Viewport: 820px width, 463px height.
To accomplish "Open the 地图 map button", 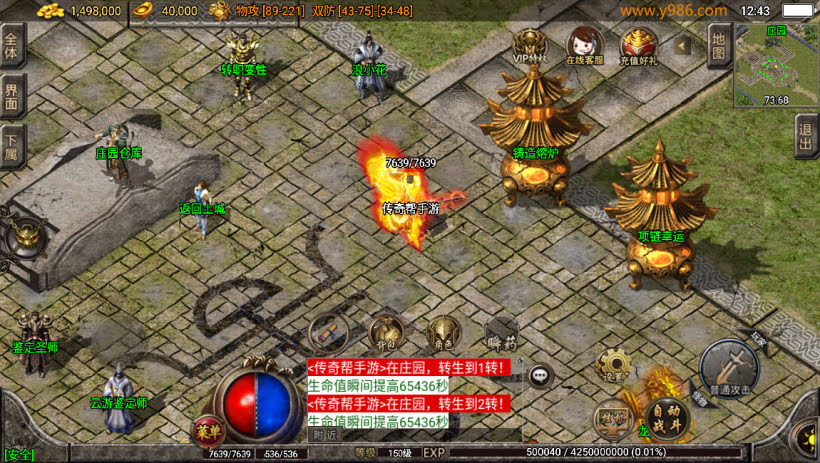I will 718,43.
